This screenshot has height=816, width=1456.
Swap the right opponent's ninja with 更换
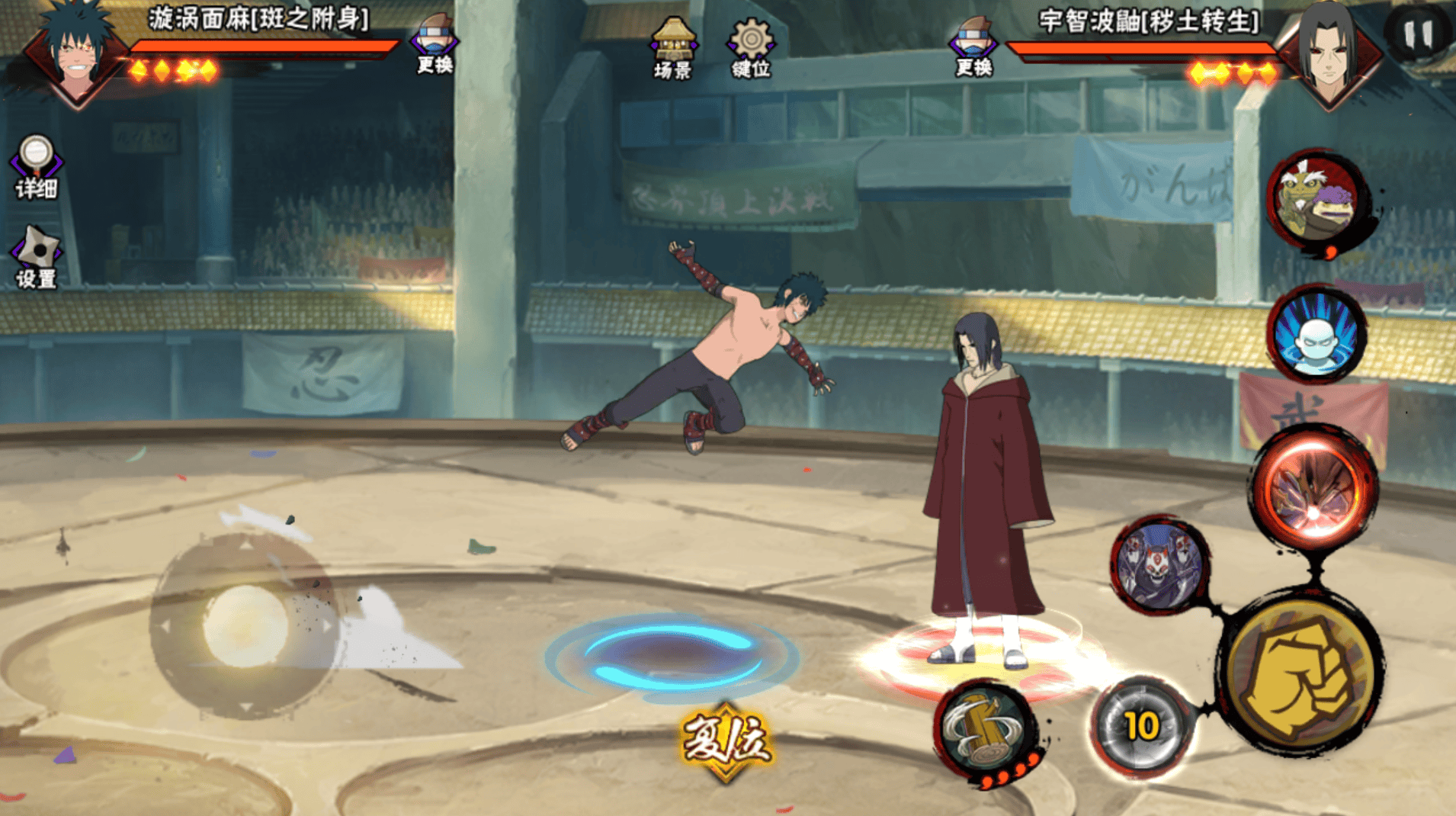click(973, 46)
